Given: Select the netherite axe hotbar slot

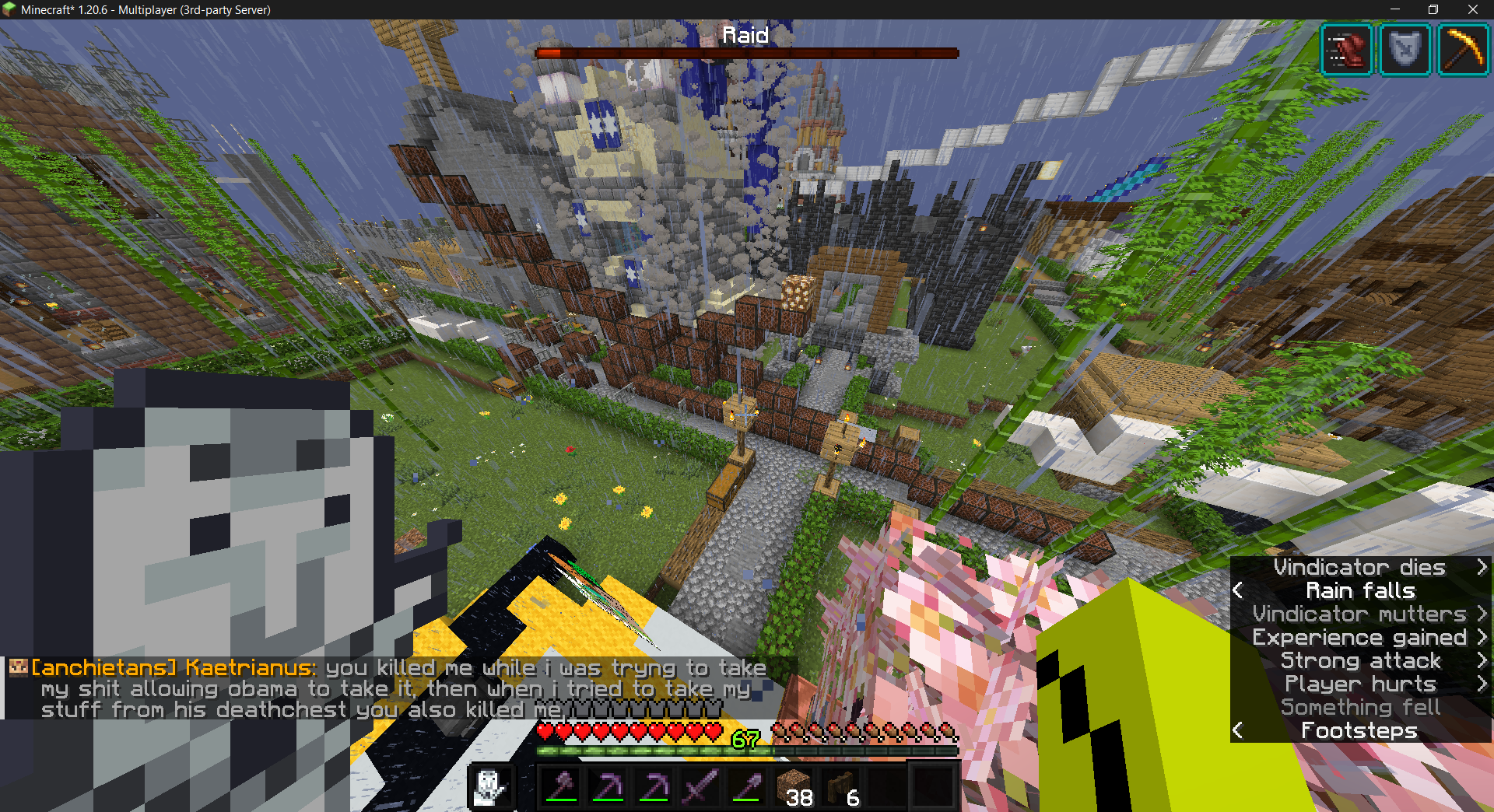Looking at the screenshot, I should tap(561, 787).
